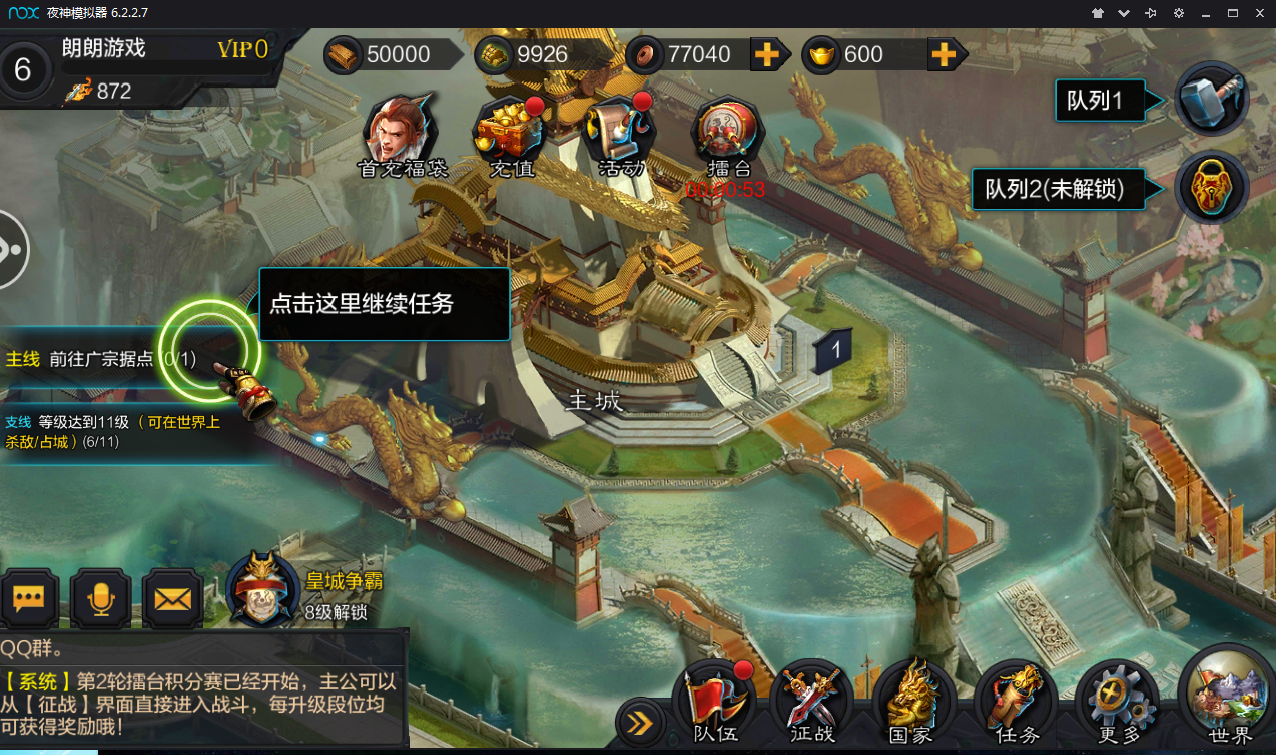Select the 皇城争霸 feature icon

click(x=263, y=588)
